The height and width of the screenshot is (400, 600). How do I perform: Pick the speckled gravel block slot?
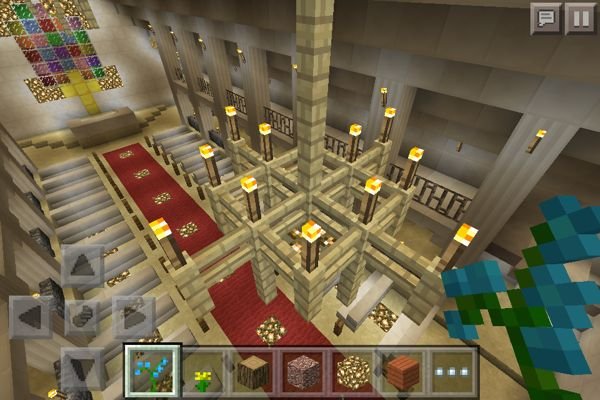(303, 370)
